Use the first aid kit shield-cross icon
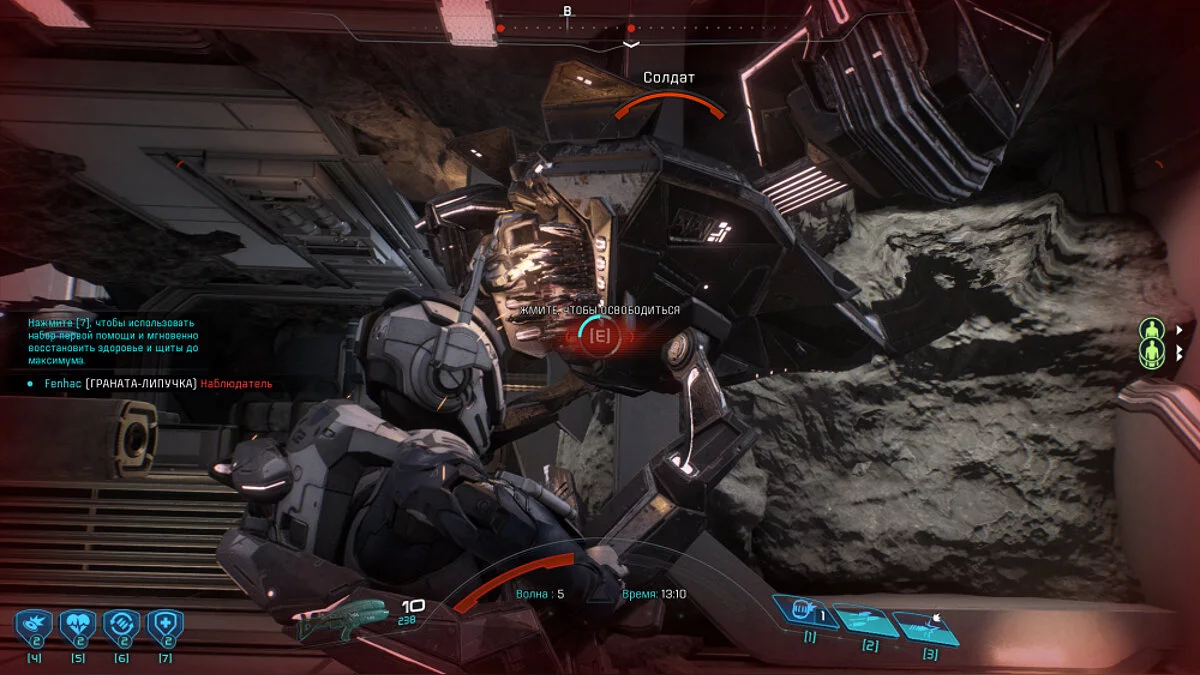Viewport: 1200px width, 675px height. tap(164, 625)
